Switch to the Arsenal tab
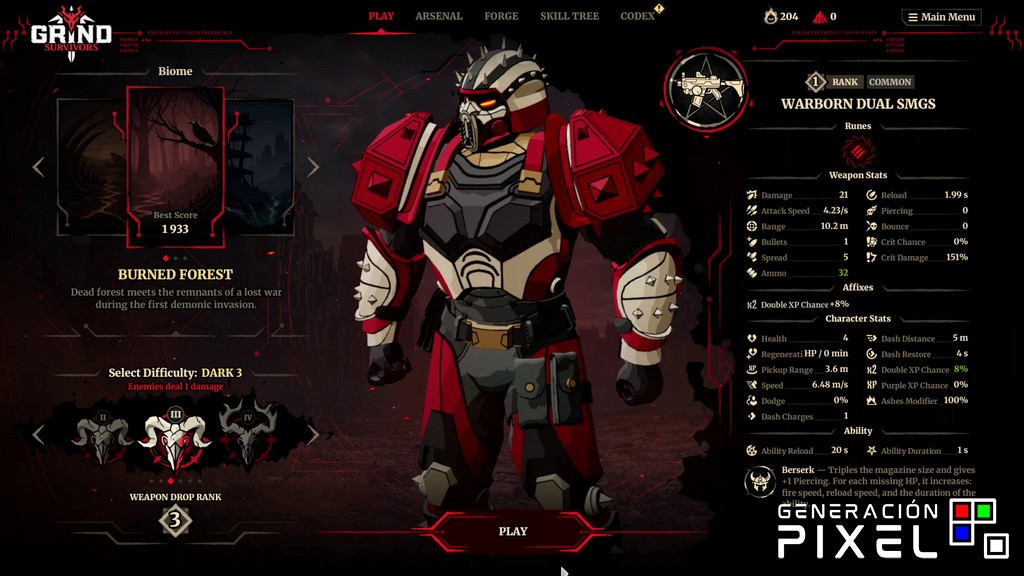 tap(439, 16)
